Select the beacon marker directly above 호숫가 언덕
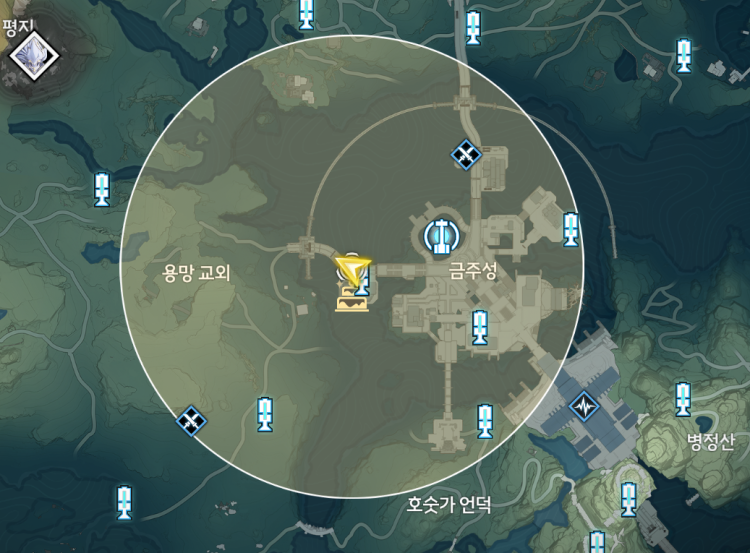Screen dimensions: 750x553 485,419
